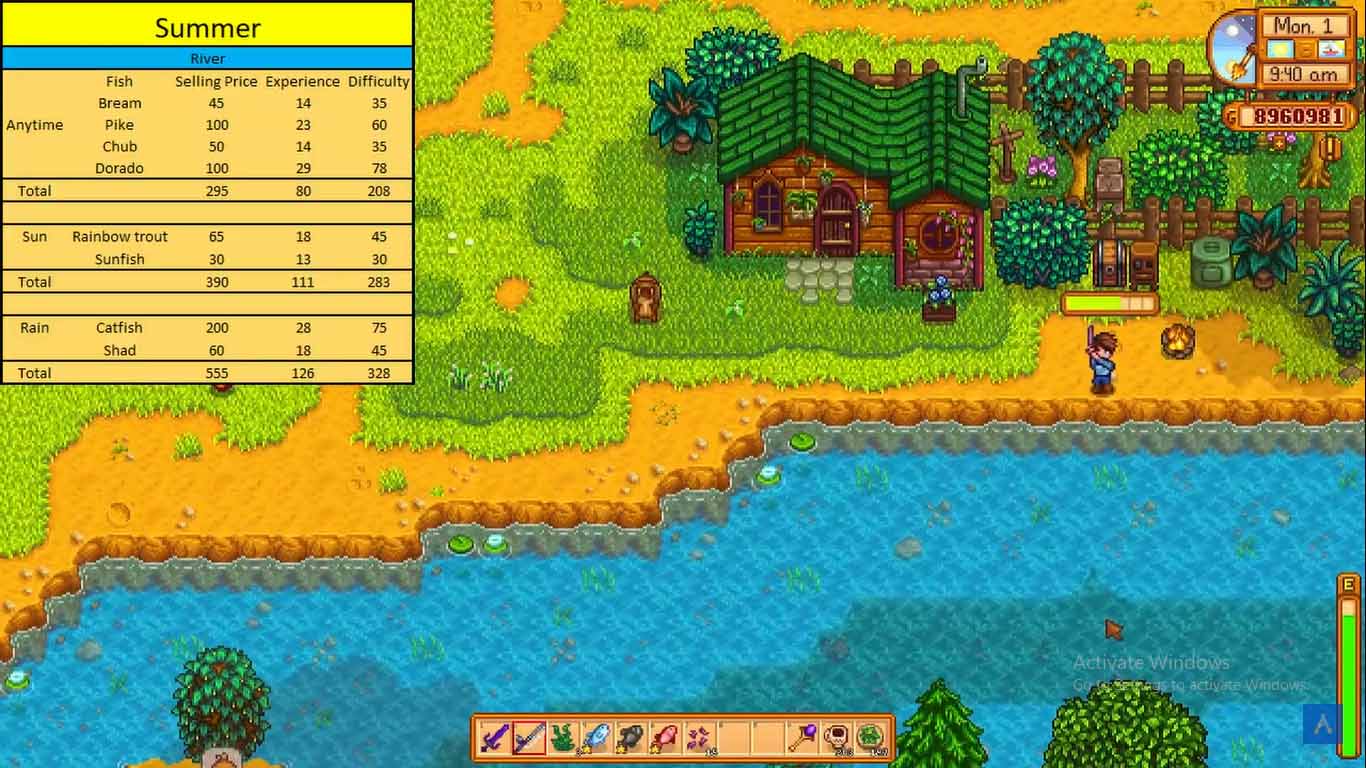Select the seaweed inventory slot
The height and width of the screenshot is (768, 1366).
563,738
